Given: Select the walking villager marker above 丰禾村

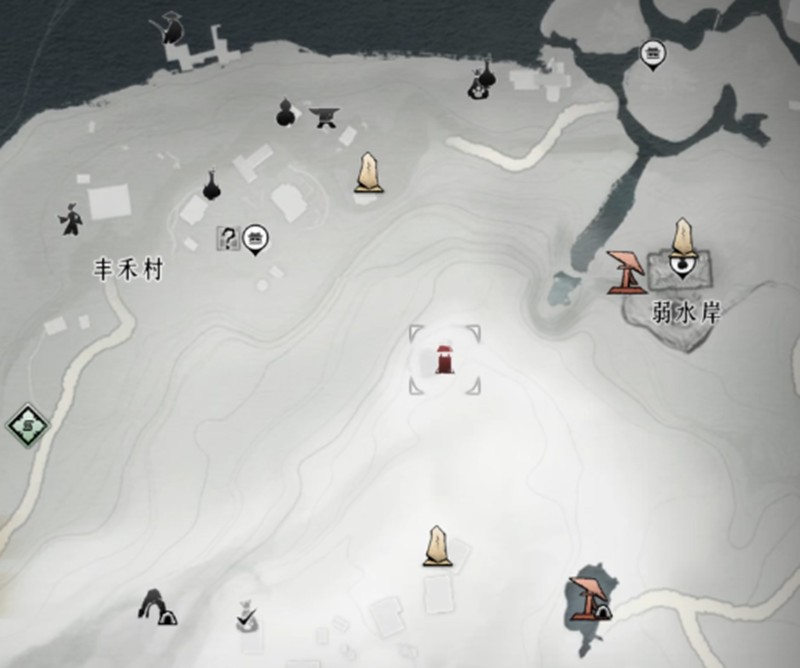Looking at the screenshot, I should coord(70,219).
